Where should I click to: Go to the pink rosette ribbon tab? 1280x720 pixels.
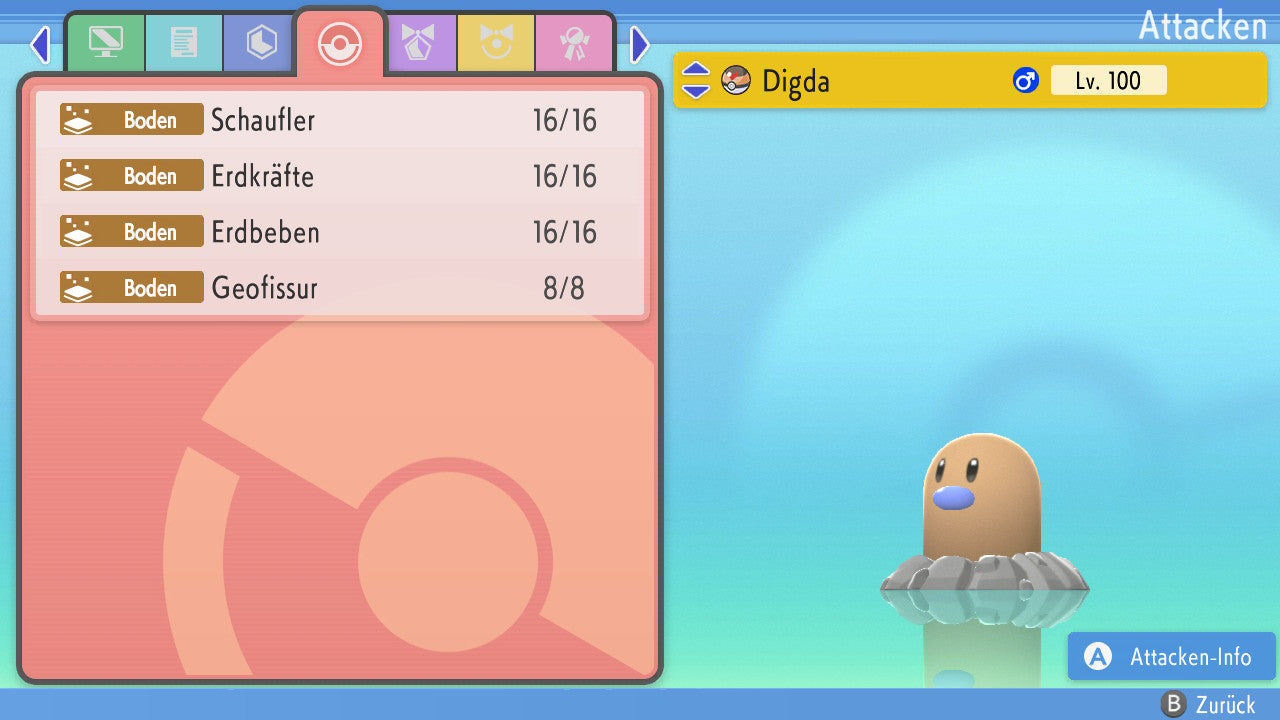tap(574, 43)
